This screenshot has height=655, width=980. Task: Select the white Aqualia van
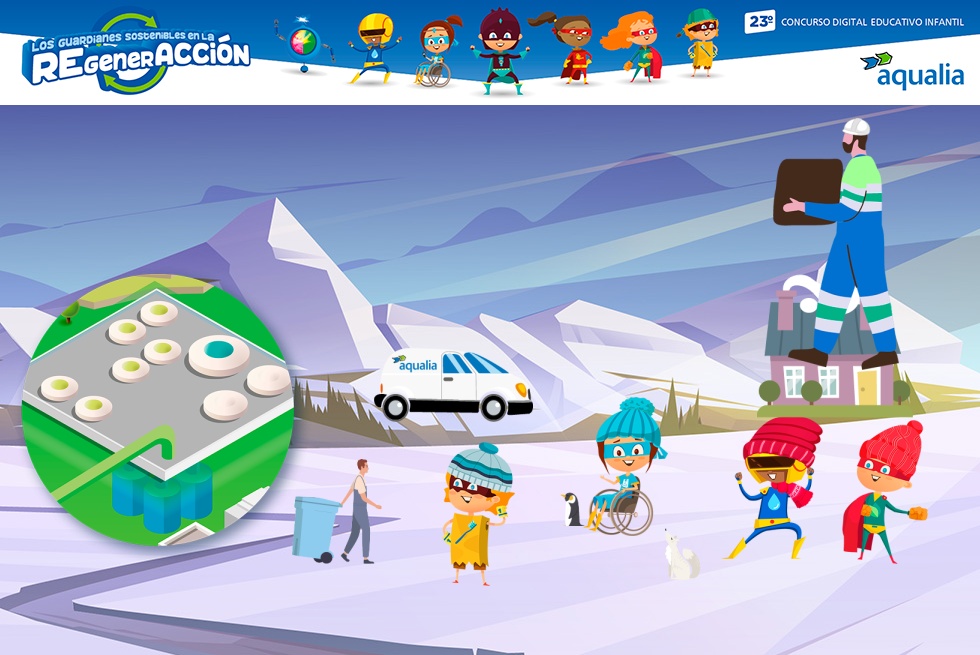(453, 383)
